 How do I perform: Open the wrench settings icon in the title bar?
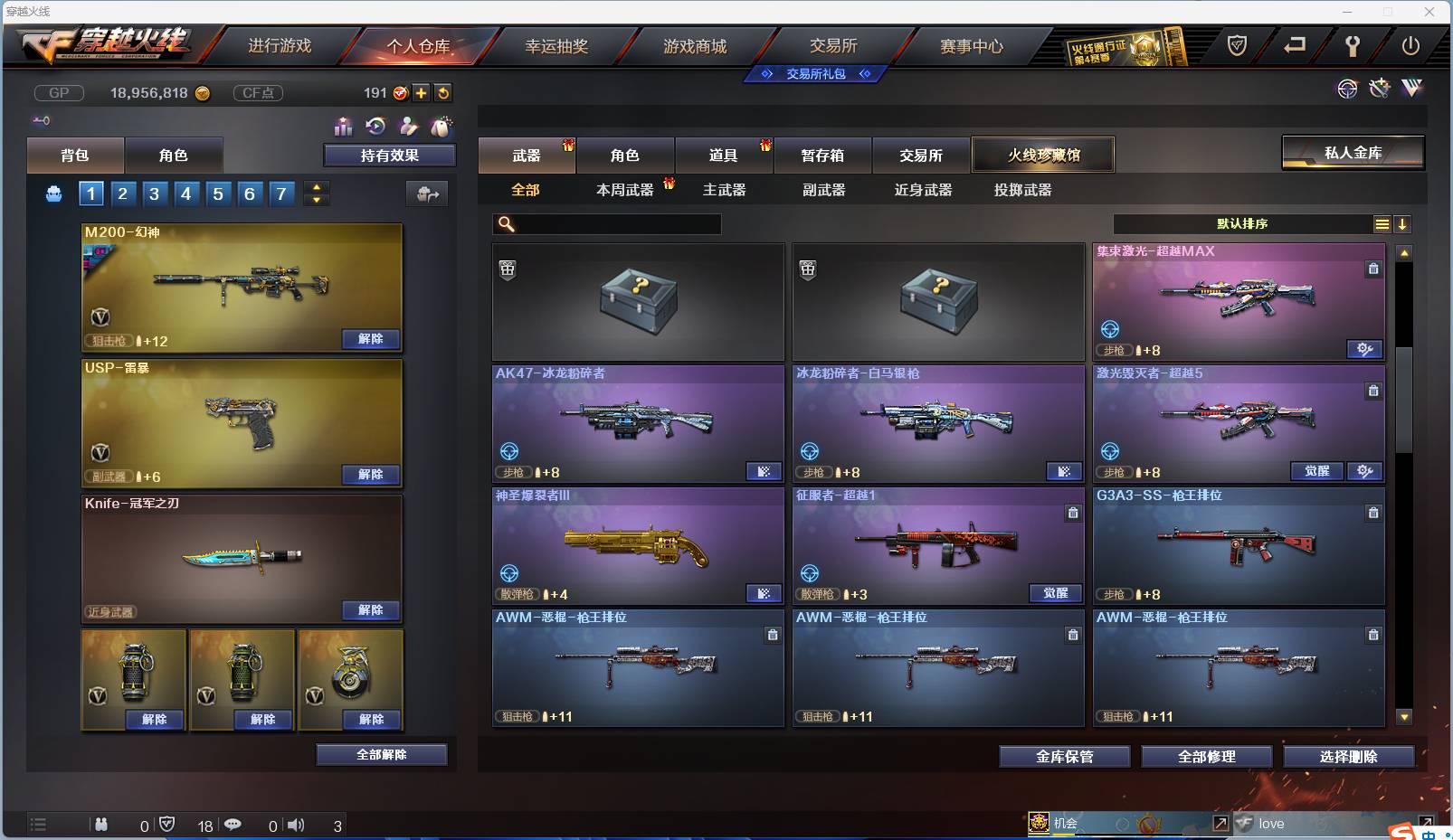pos(1352,43)
